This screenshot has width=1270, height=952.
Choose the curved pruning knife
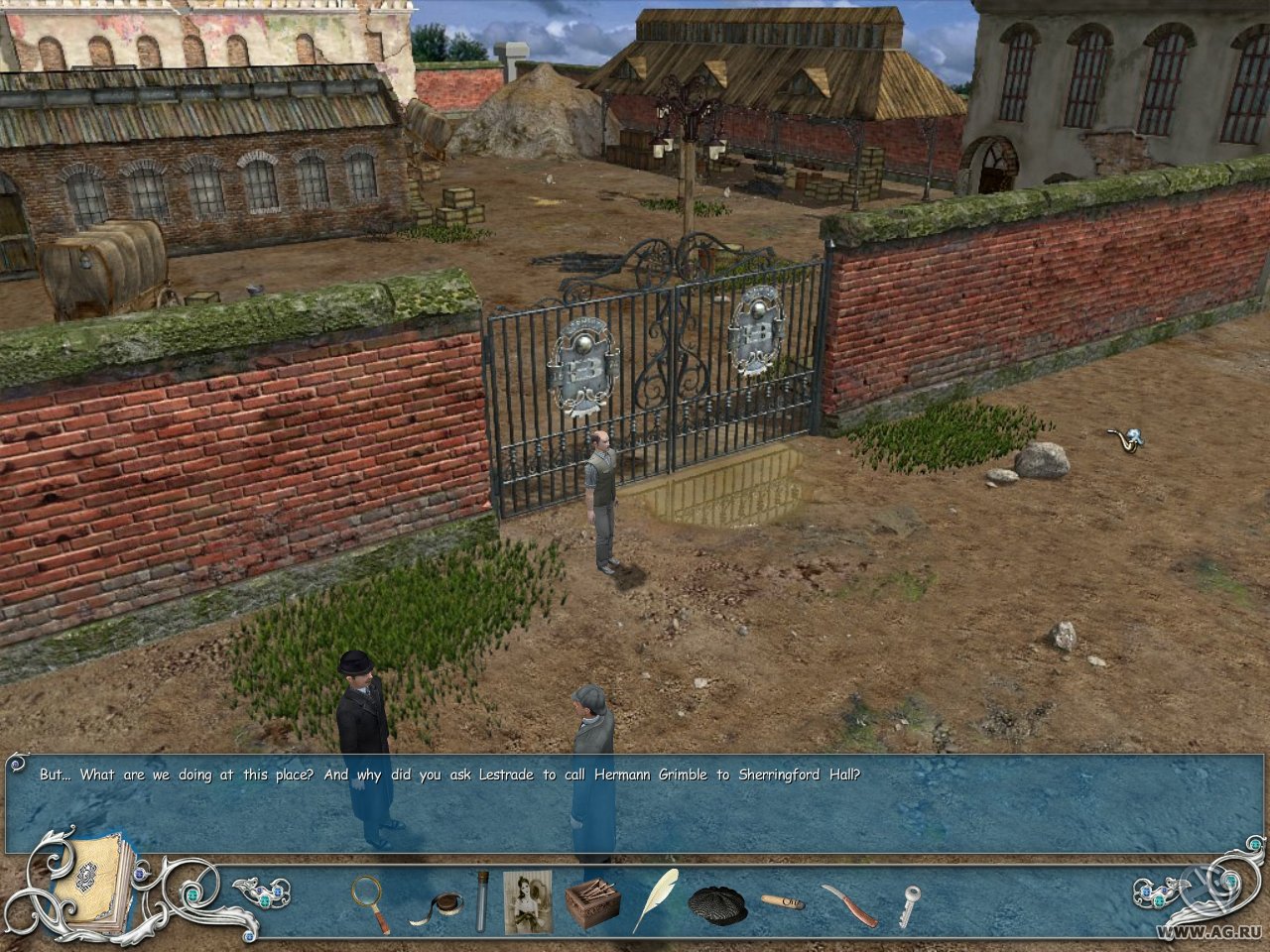[x=848, y=904]
